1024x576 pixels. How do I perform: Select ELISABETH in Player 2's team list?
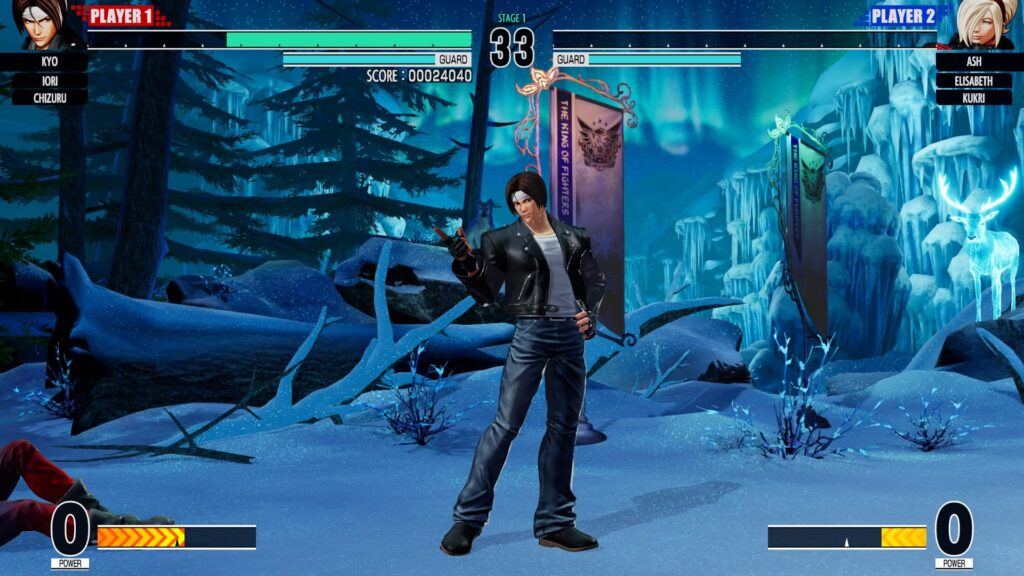[974, 80]
